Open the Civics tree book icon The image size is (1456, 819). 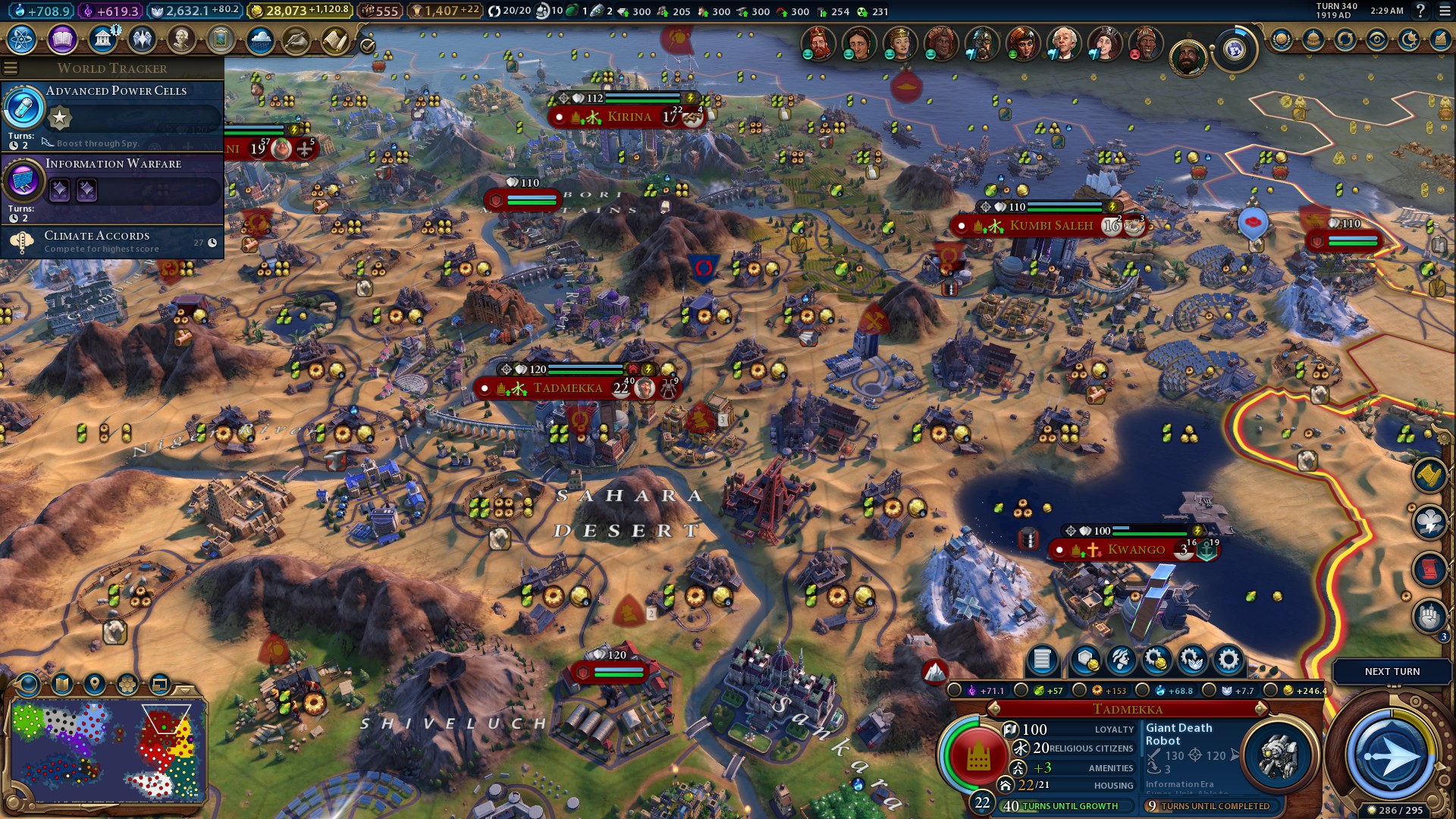pyautogui.click(x=62, y=39)
